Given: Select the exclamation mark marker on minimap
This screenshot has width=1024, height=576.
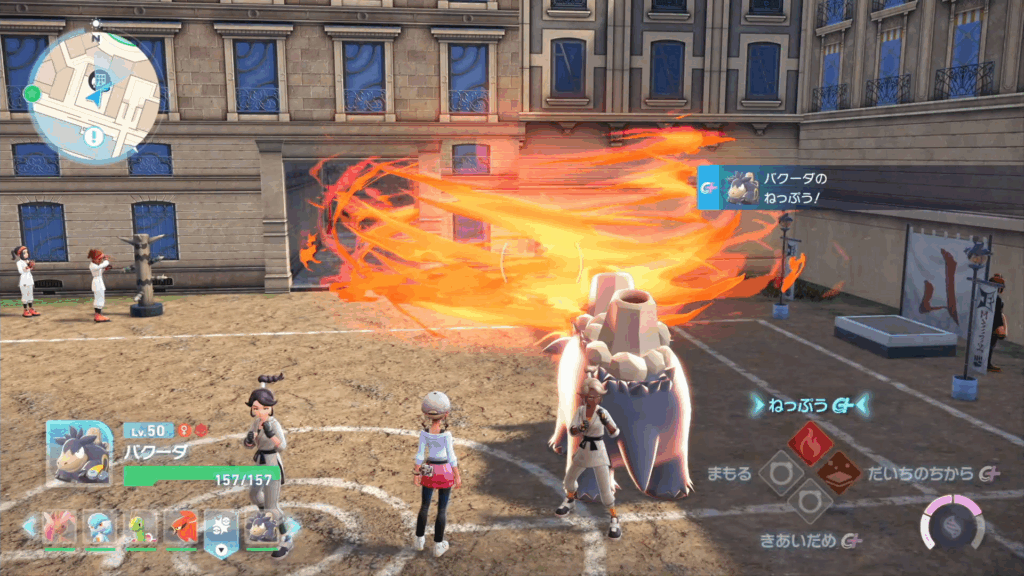Looking at the screenshot, I should click(95, 137).
